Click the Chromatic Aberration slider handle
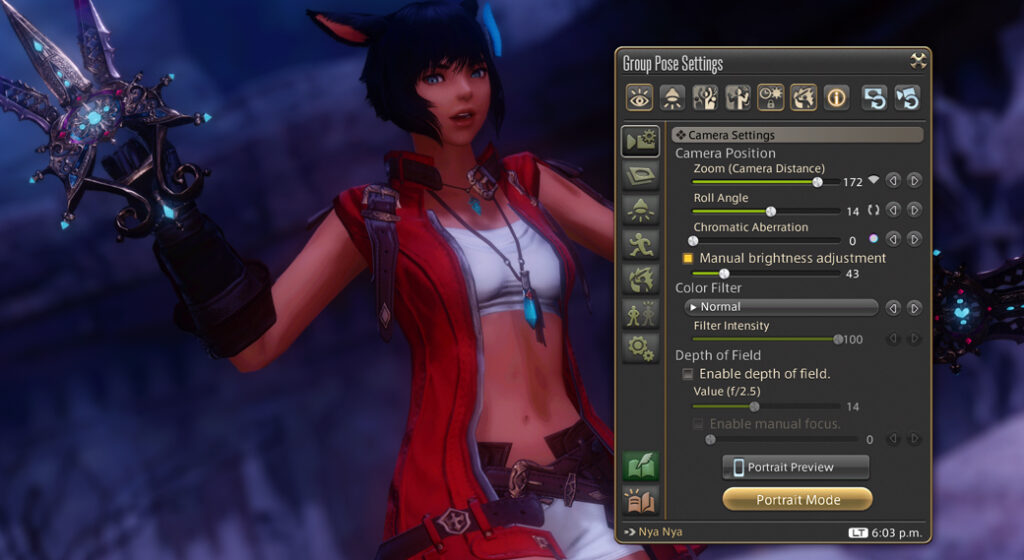1024x560 pixels. (x=693, y=241)
